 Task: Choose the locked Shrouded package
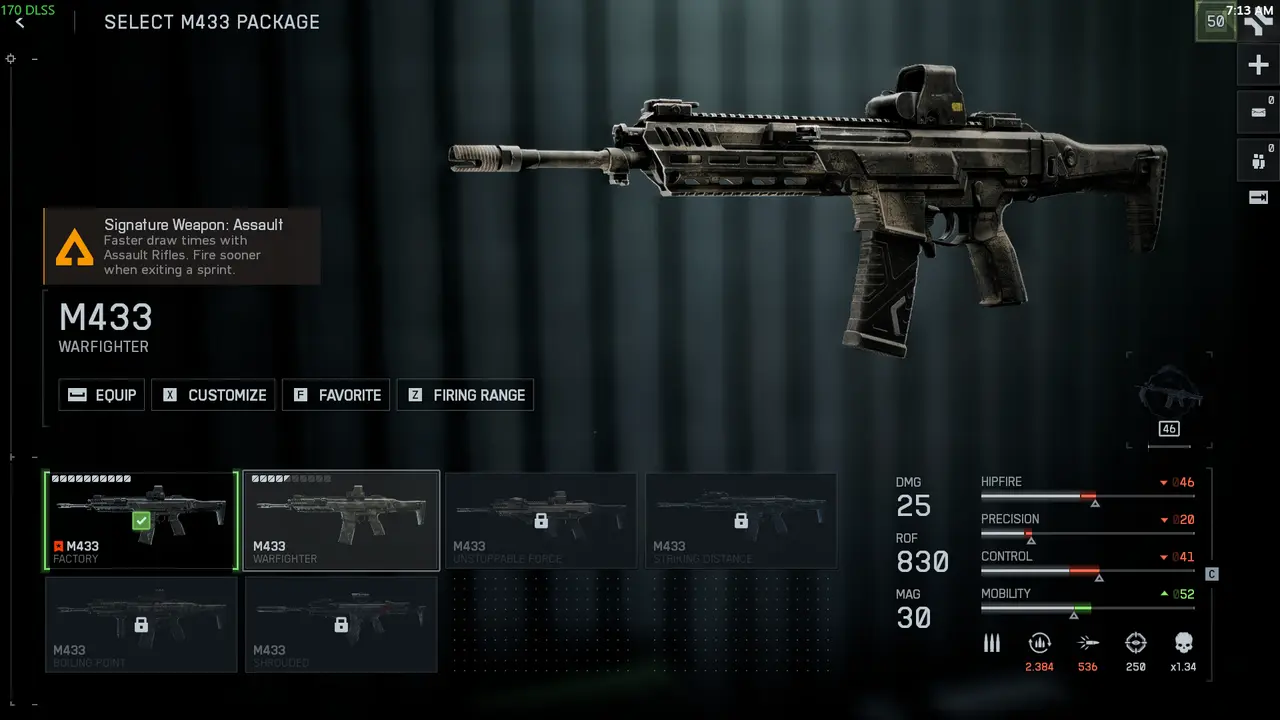click(x=341, y=624)
